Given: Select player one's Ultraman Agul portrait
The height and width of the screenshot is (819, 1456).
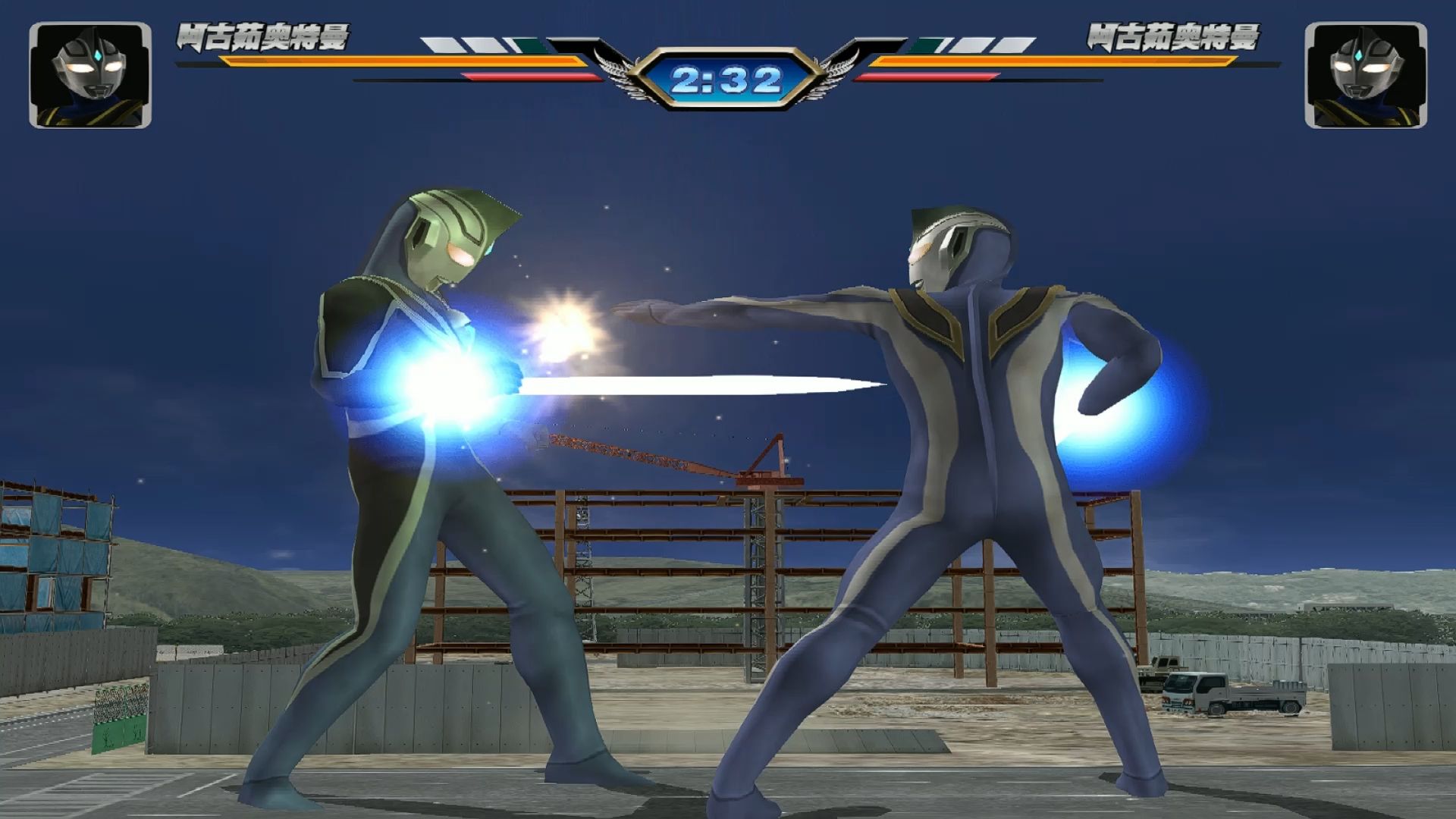Looking at the screenshot, I should click(x=90, y=75).
